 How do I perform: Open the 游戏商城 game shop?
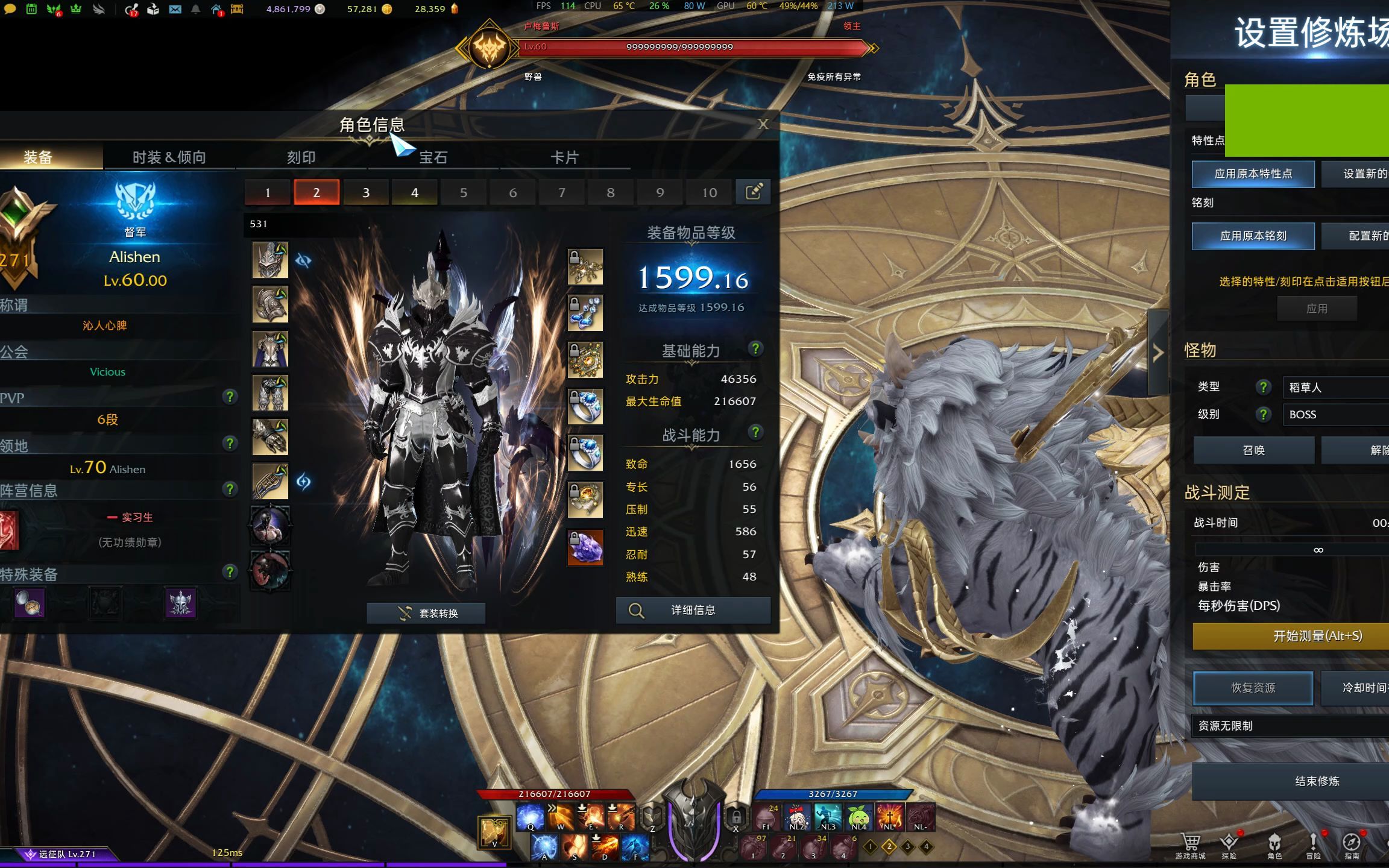1190,845
